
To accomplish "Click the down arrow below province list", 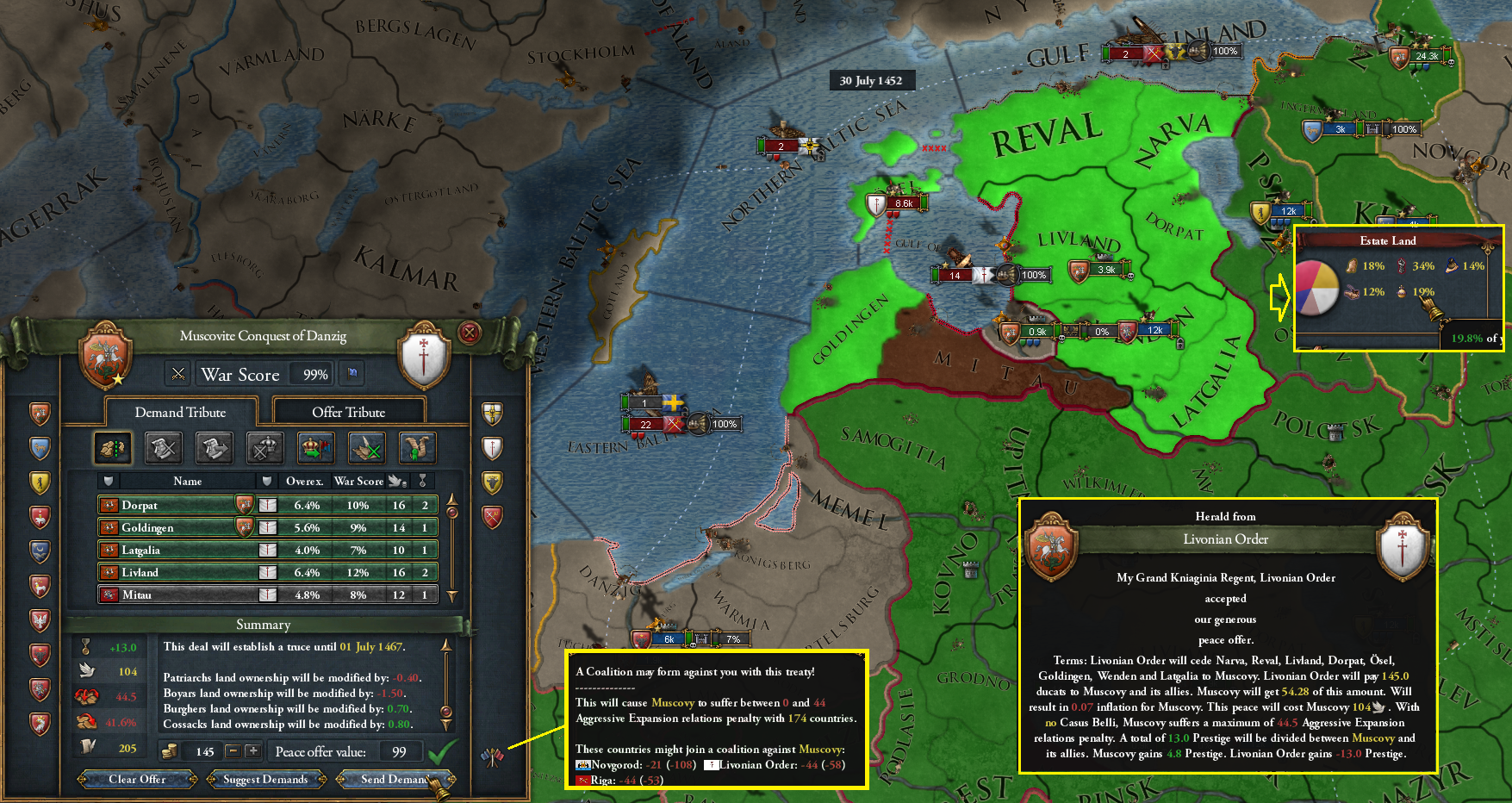I will click(452, 594).
